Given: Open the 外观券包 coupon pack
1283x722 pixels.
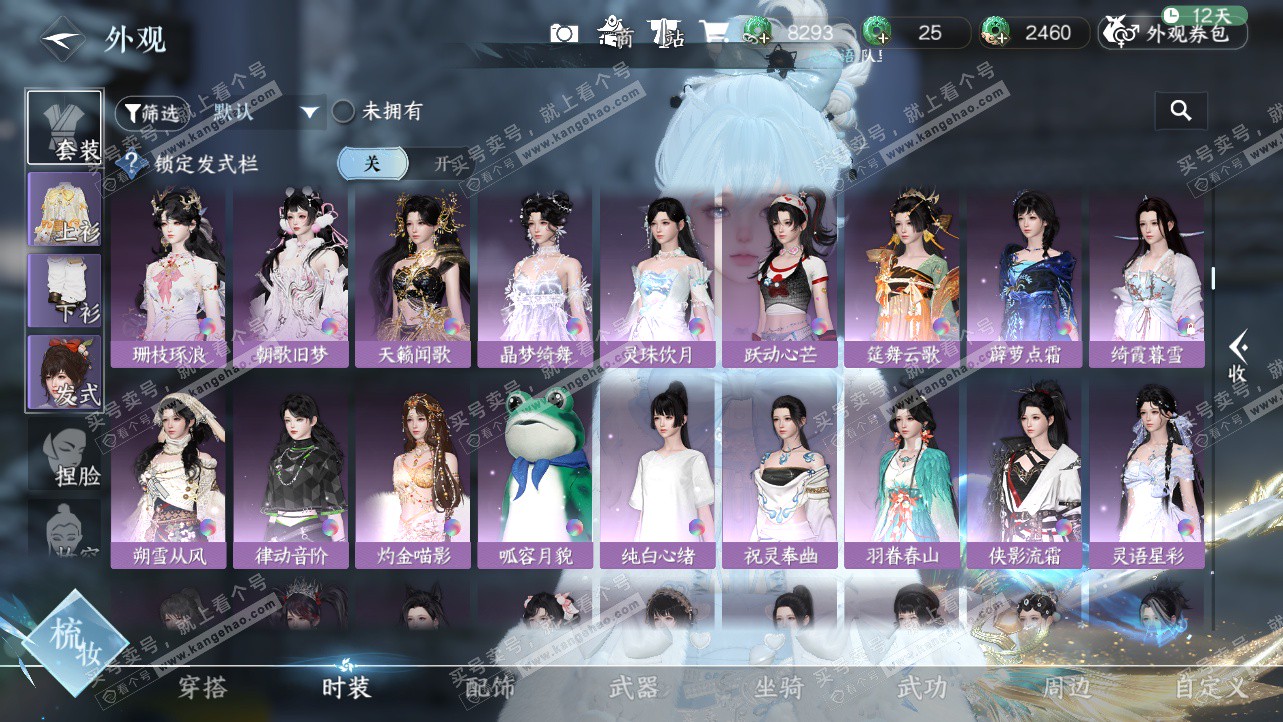Looking at the screenshot, I should click(x=1174, y=34).
